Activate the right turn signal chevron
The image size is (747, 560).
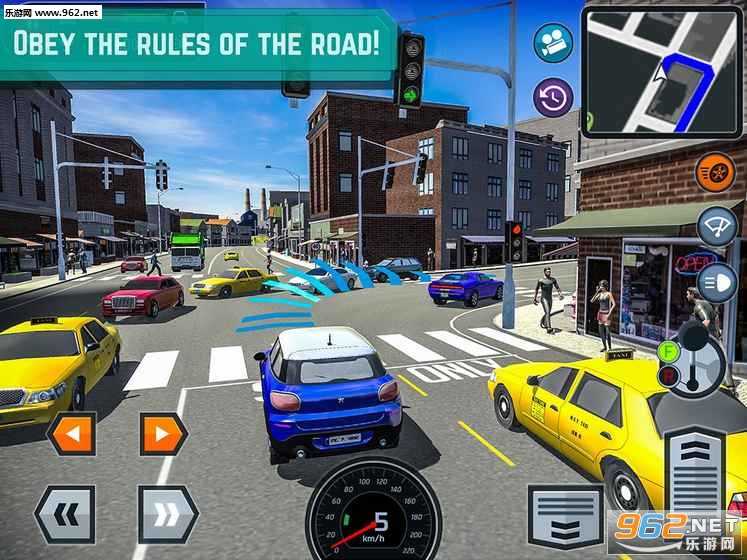point(167,514)
